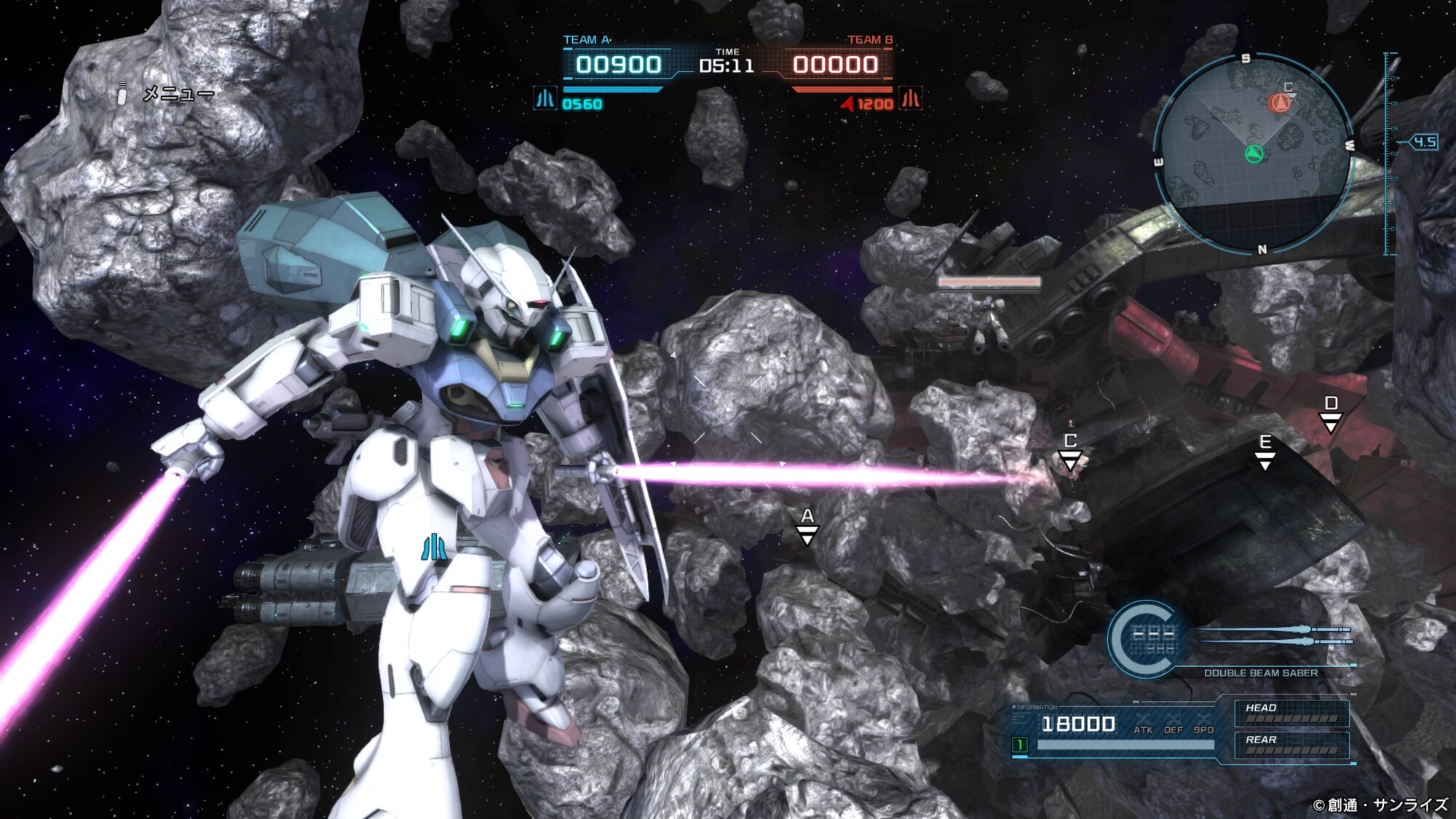Screen dimensions: 1456x819
Task: Click the Team B red emblem icon
Action: click(x=911, y=98)
